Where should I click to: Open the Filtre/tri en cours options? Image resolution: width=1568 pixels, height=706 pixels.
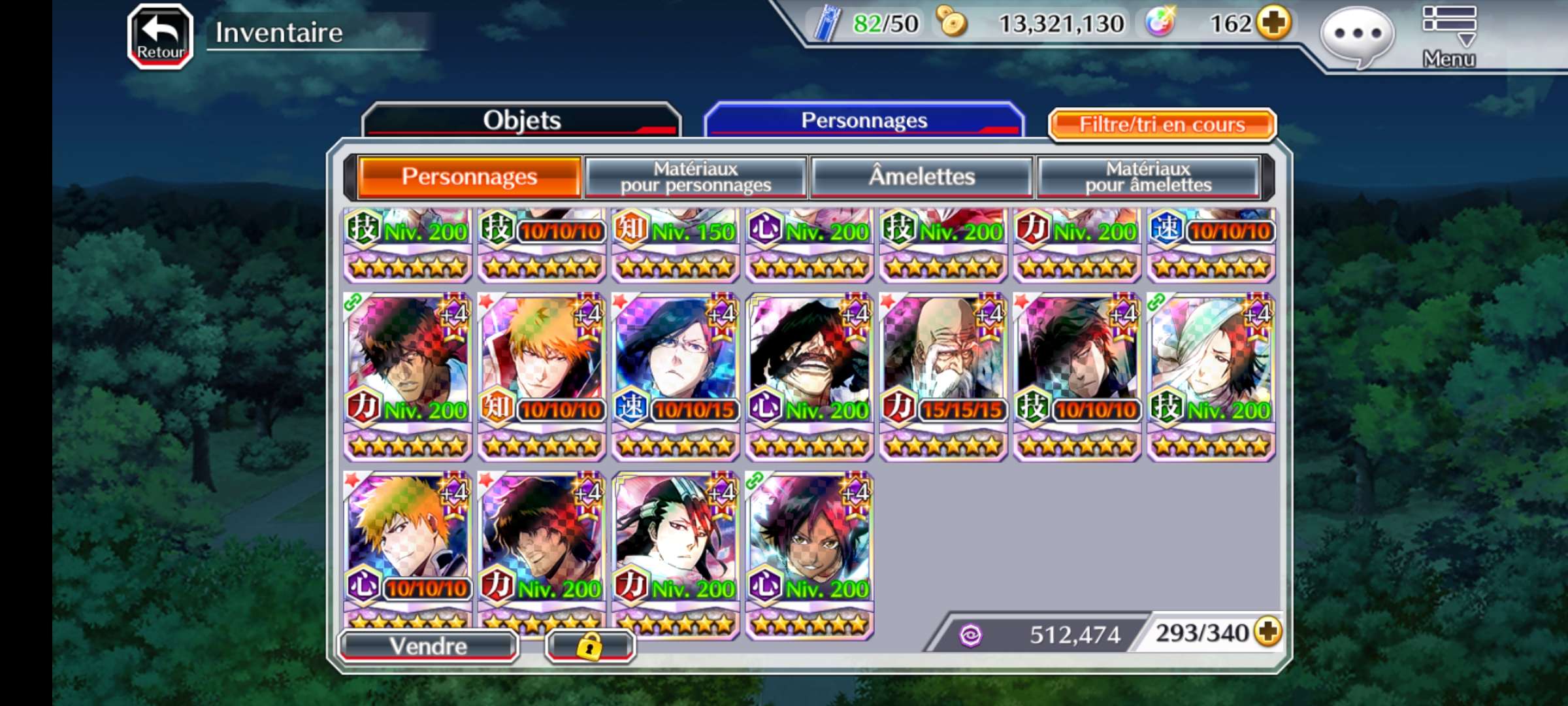[x=1162, y=124]
